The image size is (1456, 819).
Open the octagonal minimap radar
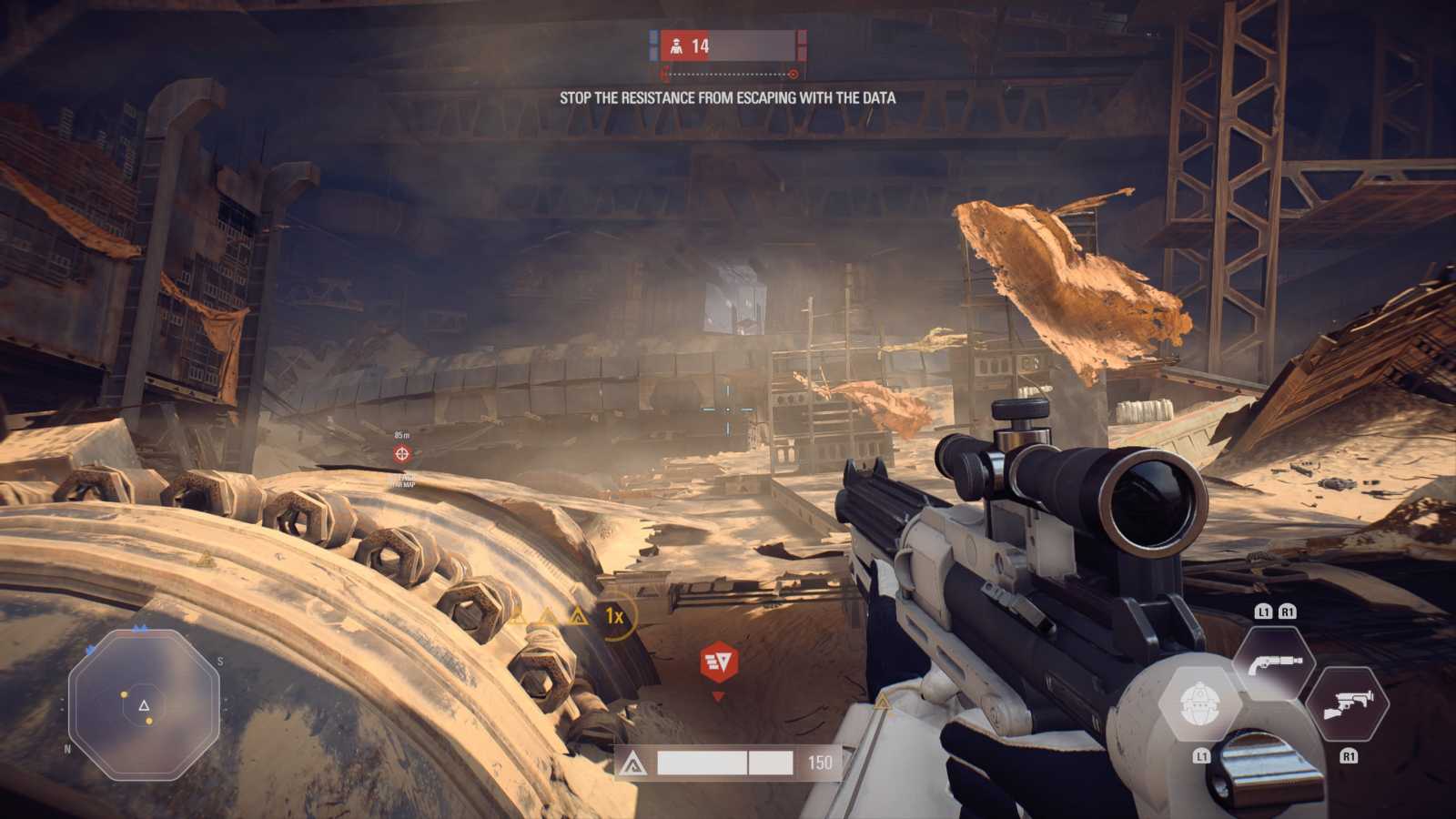tap(143, 705)
